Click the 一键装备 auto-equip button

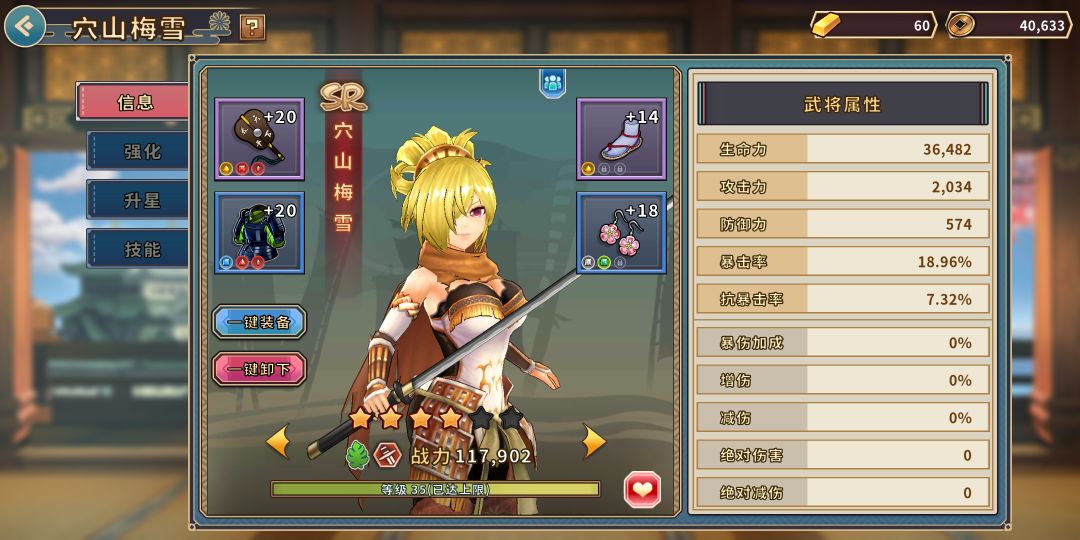[x=259, y=322]
